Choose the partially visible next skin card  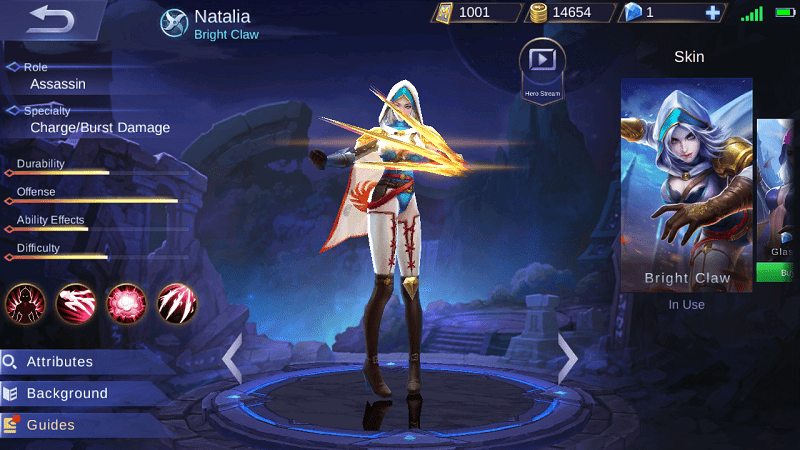(778, 190)
